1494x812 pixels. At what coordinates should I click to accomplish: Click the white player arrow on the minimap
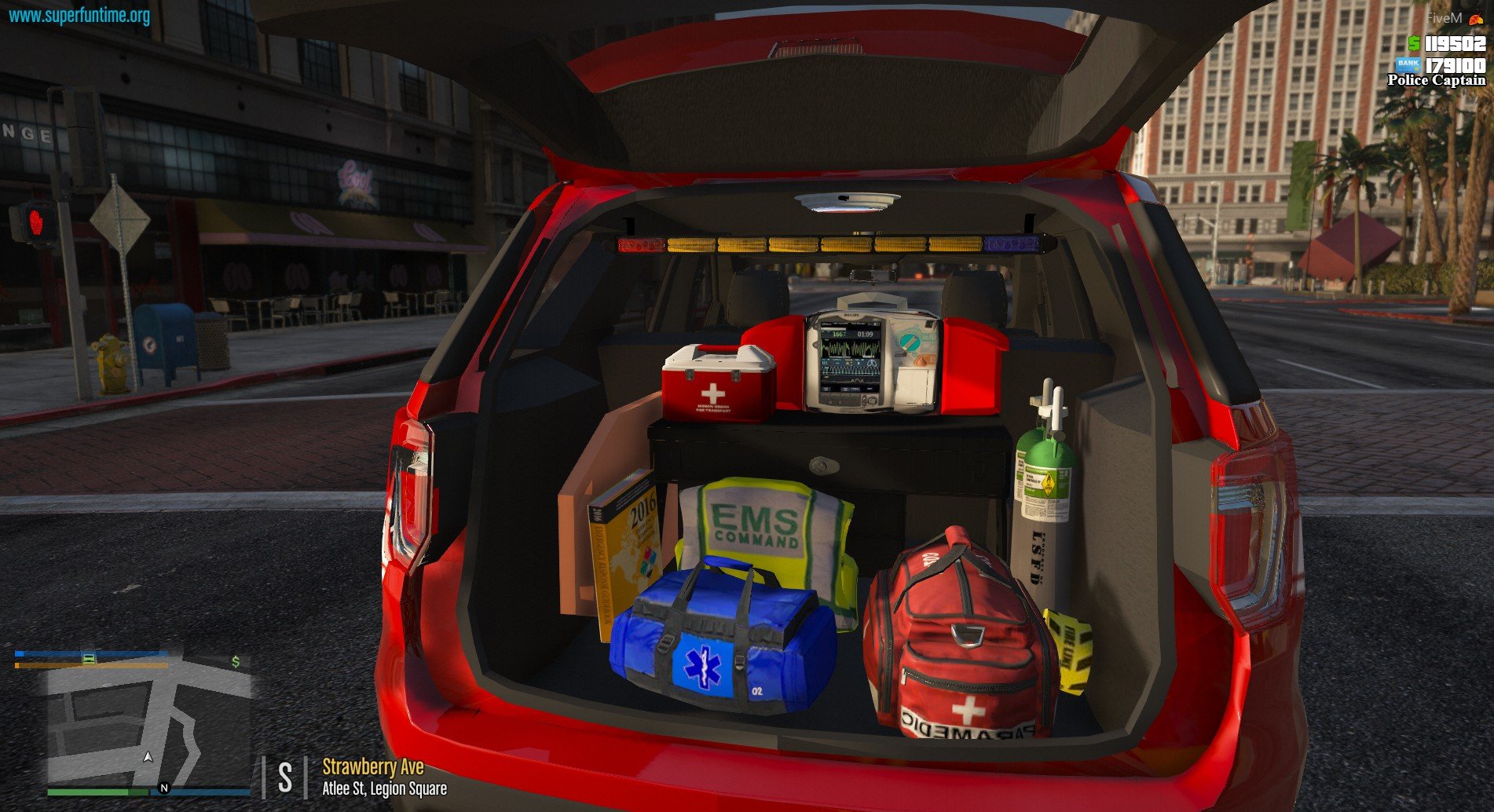click(x=148, y=757)
